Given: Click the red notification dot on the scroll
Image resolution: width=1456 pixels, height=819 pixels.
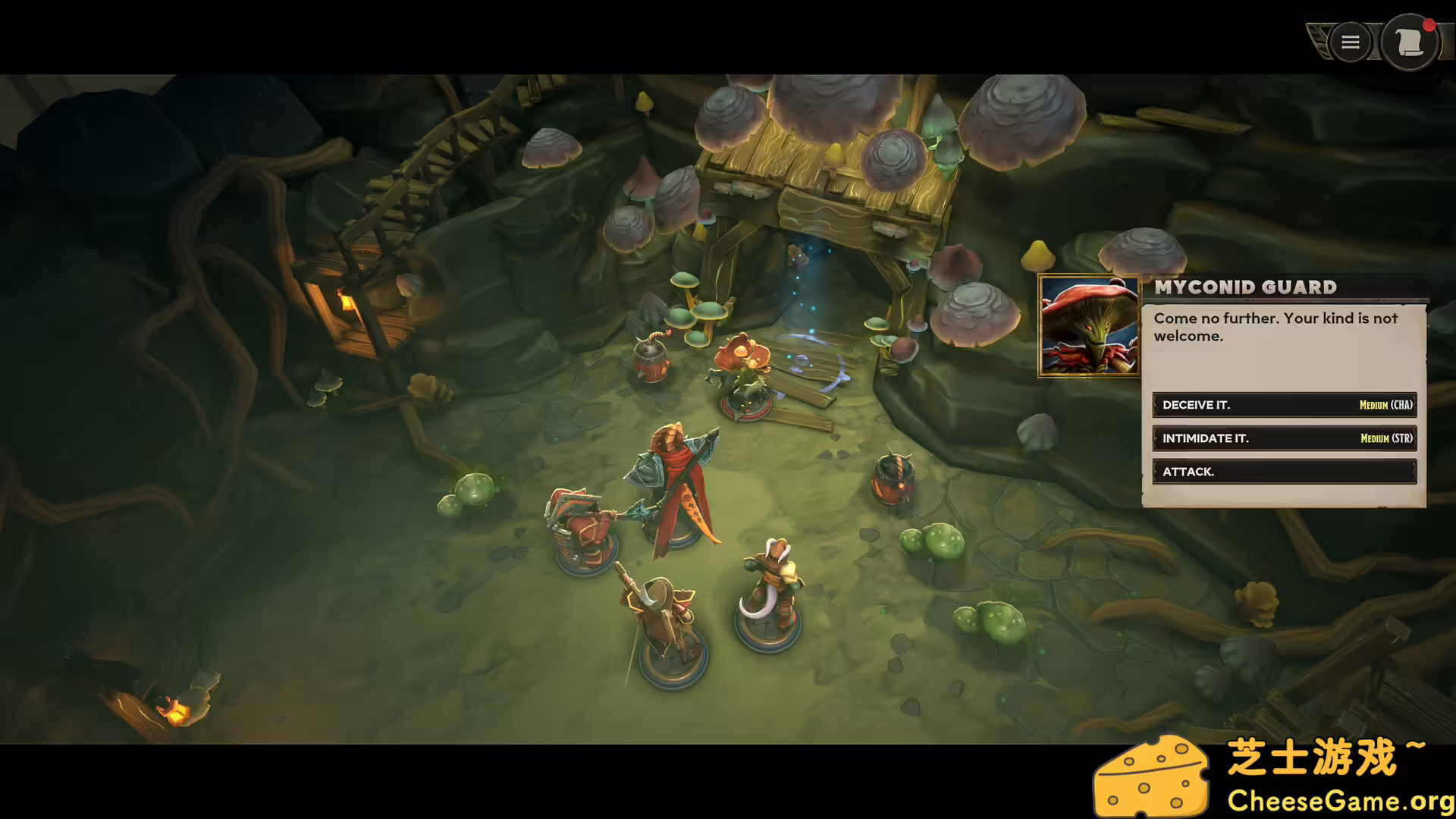Looking at the screenshot, I should click(1428, 25).
